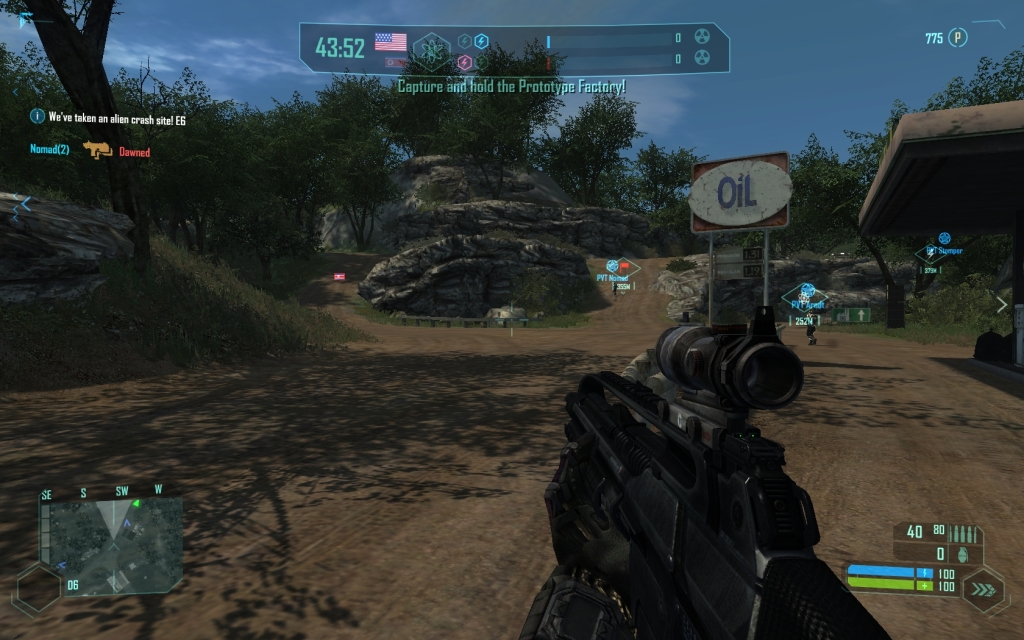Click the upper radiation nuke symbol

702,38
